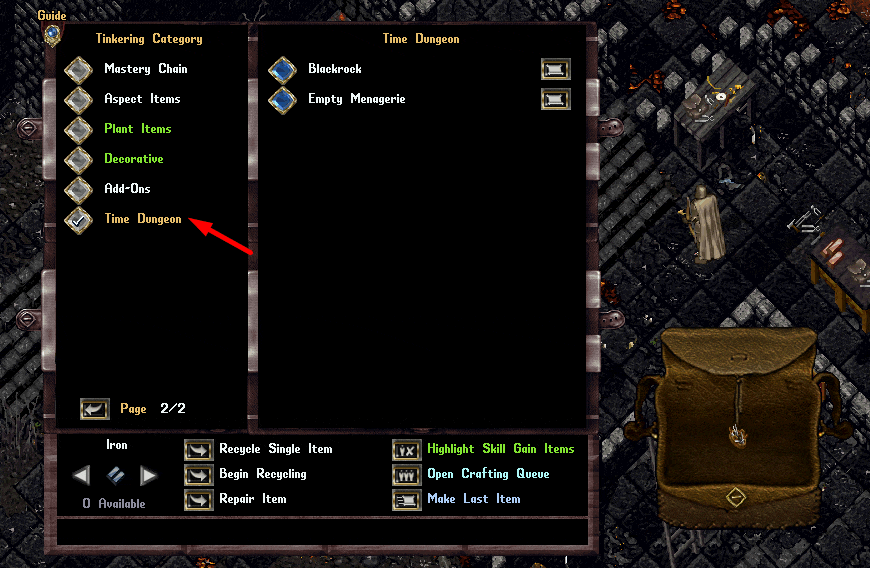870x568 pixels.
Task: Switch to the previous material with left arrow
Action: 82,475
